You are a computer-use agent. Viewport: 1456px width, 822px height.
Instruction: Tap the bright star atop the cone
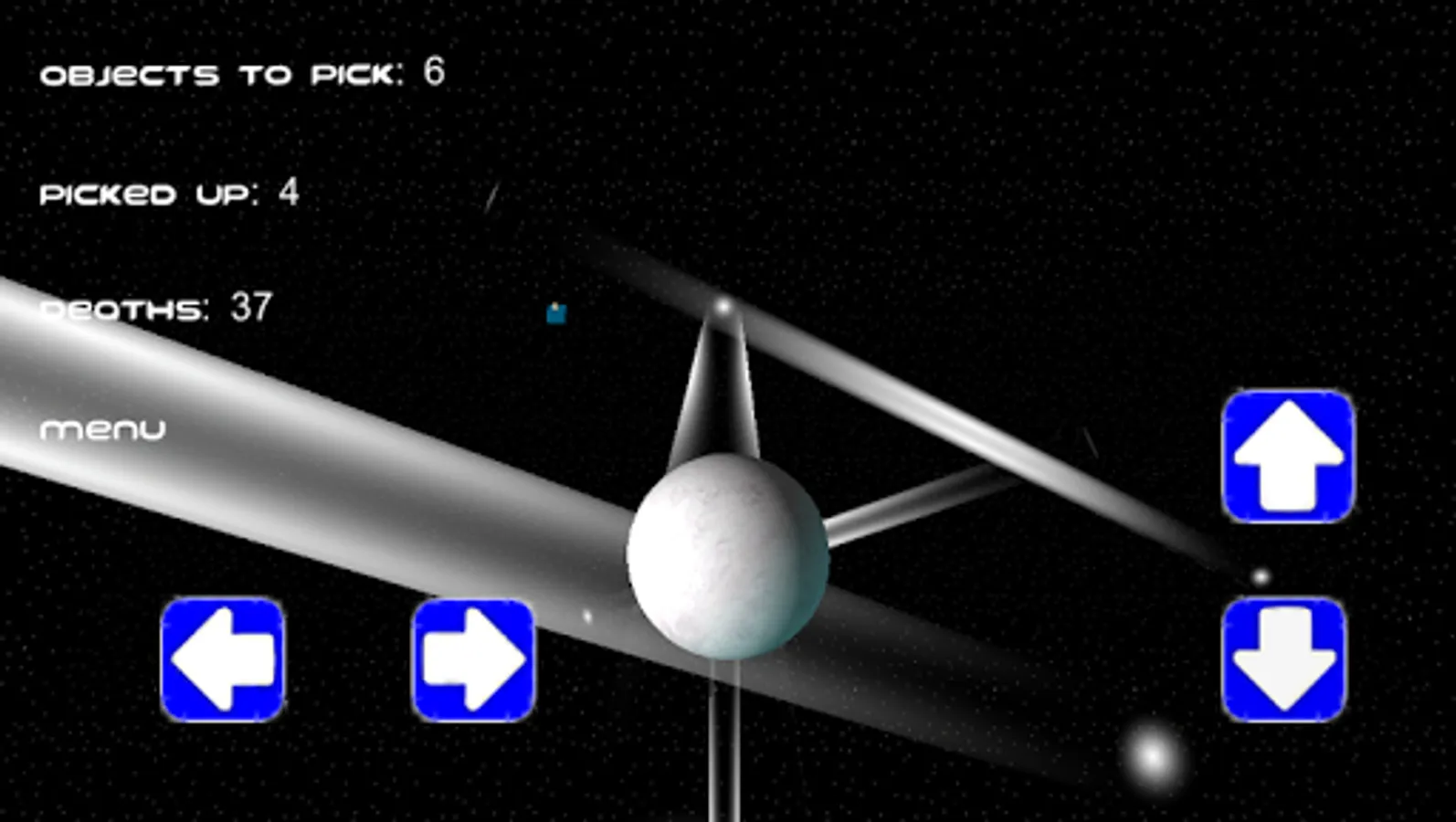click(723, 306)
